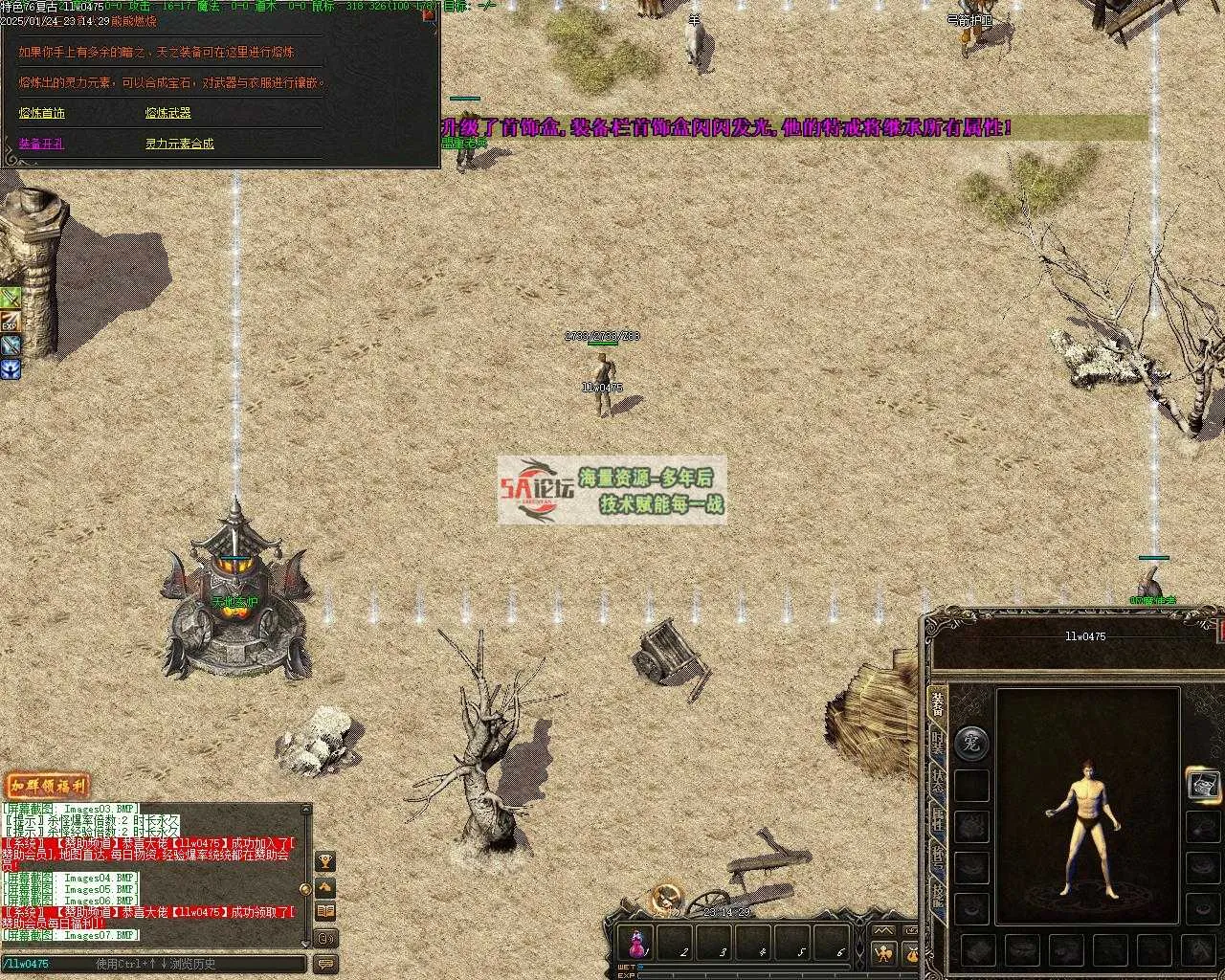Select the 熔炼武器 smelt weapon option
Screen dimensions: 1225x980
coord(168,113)
